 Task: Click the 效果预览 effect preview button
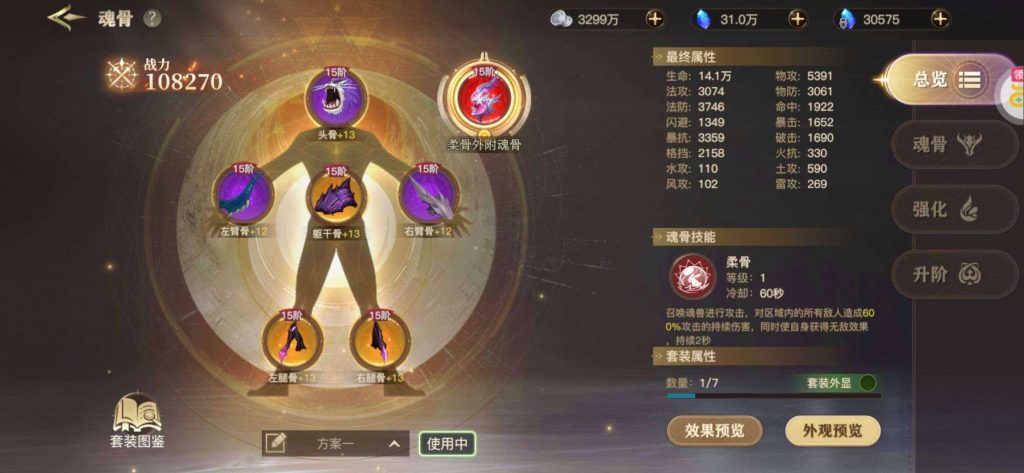[714, 431]
